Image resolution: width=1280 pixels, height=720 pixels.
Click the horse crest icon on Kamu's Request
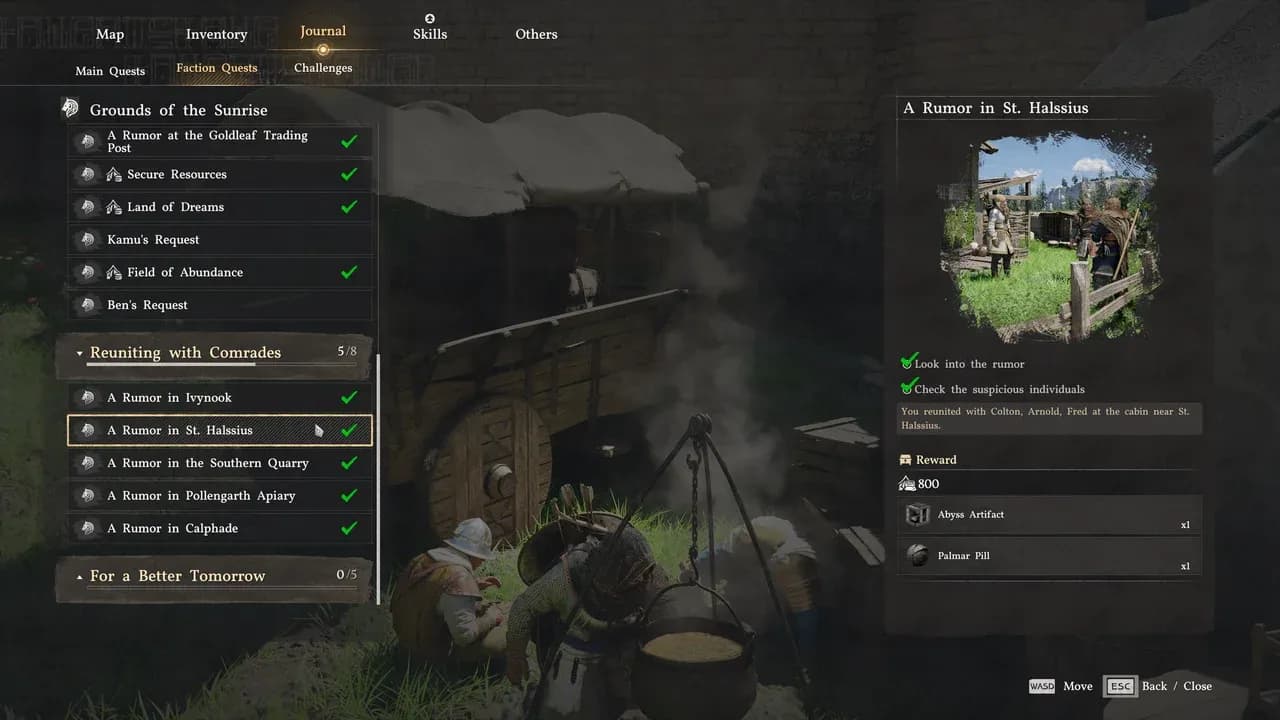click(x=89, y=239)
